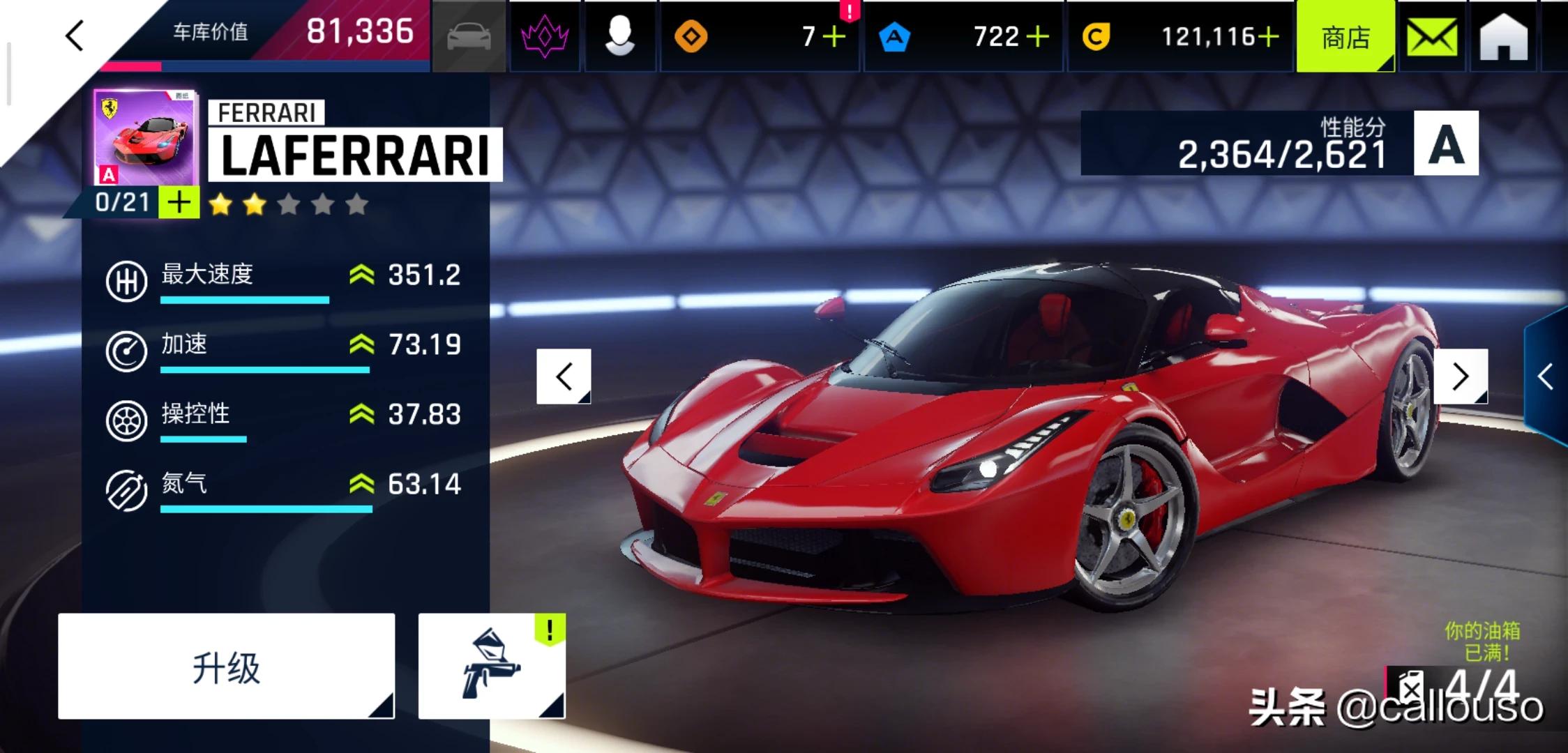Screen dimensions: 1568x753
Task: Add LaFerrari blueprints with the green plus
Action: tap(179, 203)
